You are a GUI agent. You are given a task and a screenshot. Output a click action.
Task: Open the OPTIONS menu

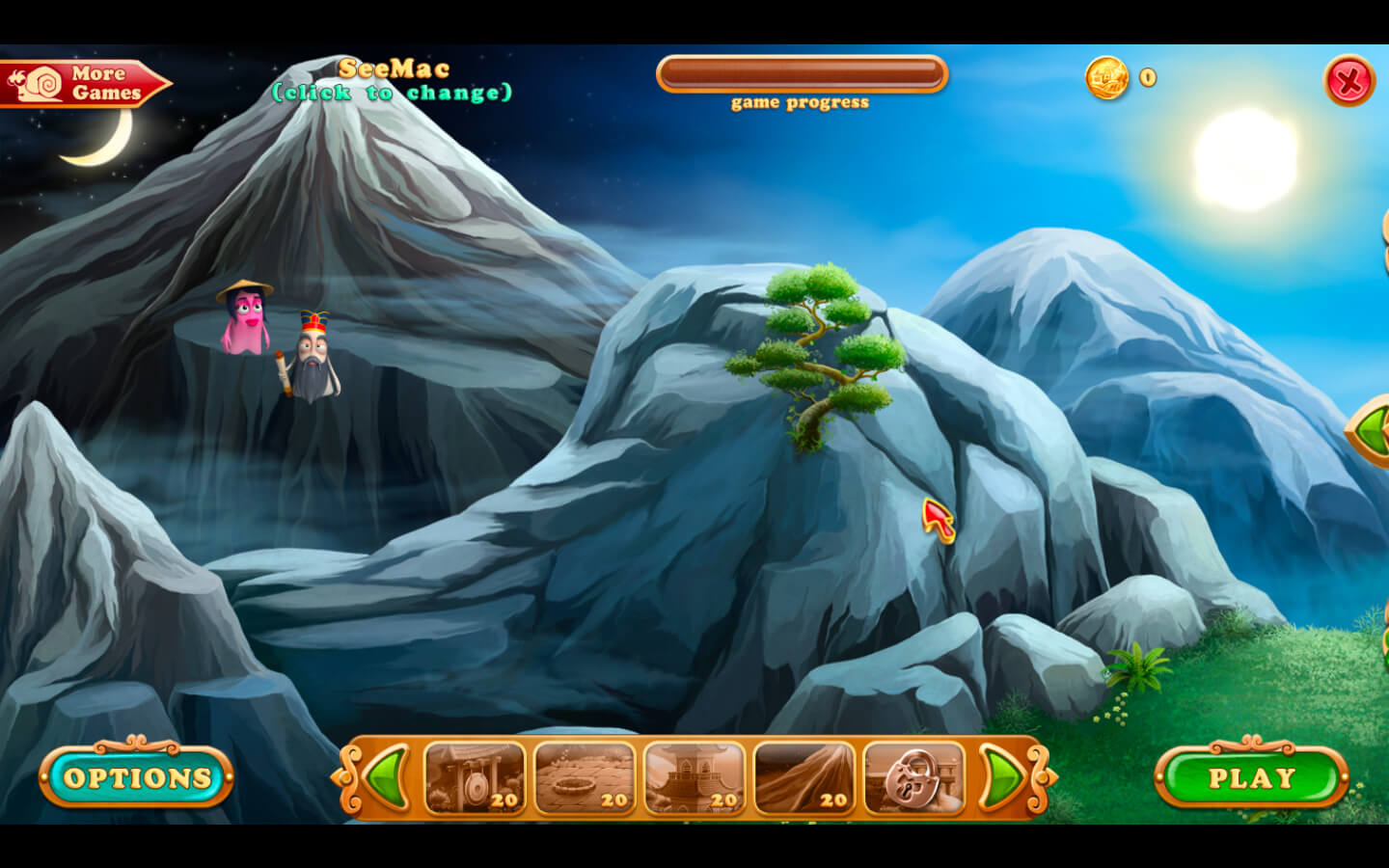click(x=136, y=777)
